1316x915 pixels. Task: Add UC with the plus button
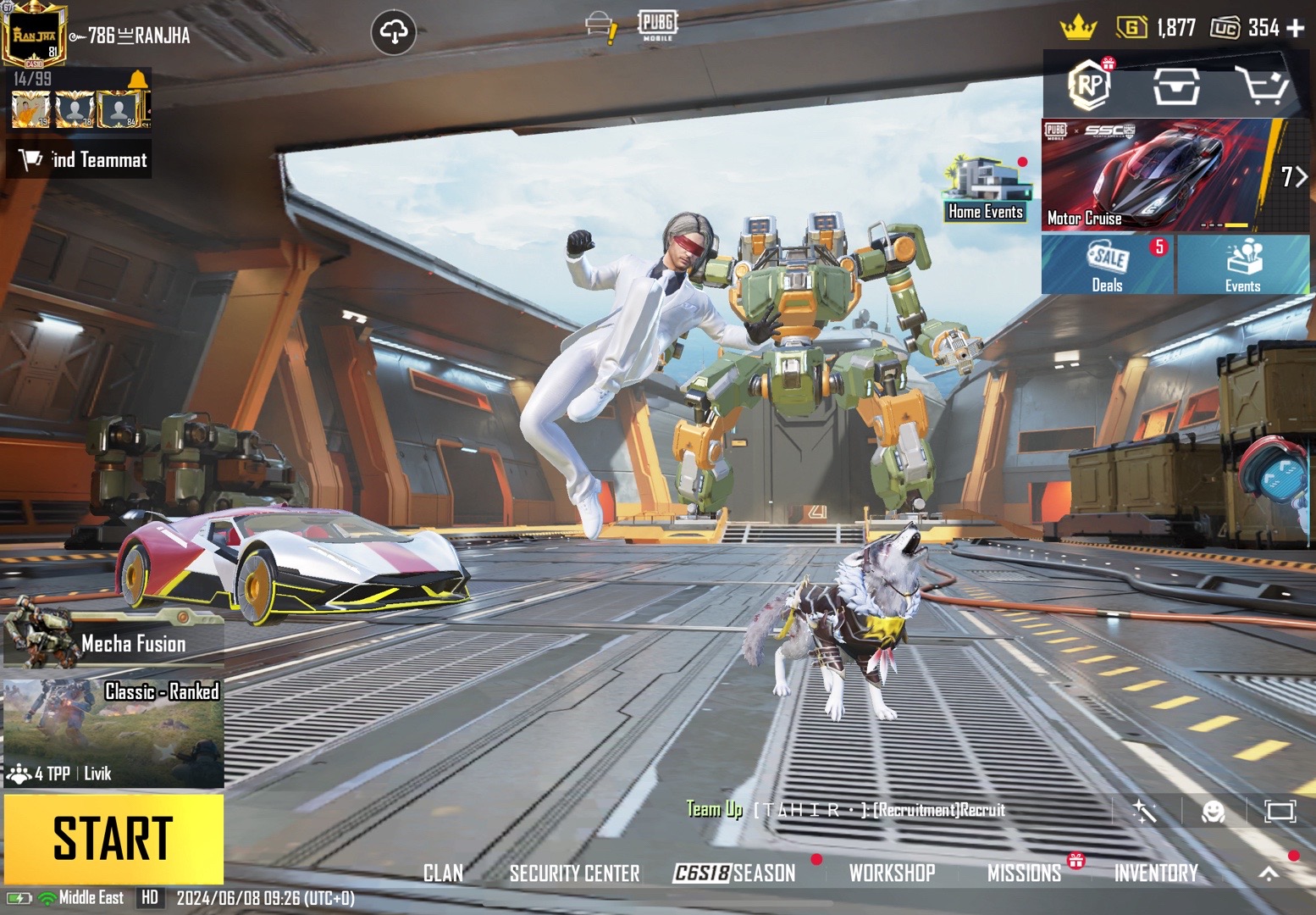click(x=1296, y=28)
